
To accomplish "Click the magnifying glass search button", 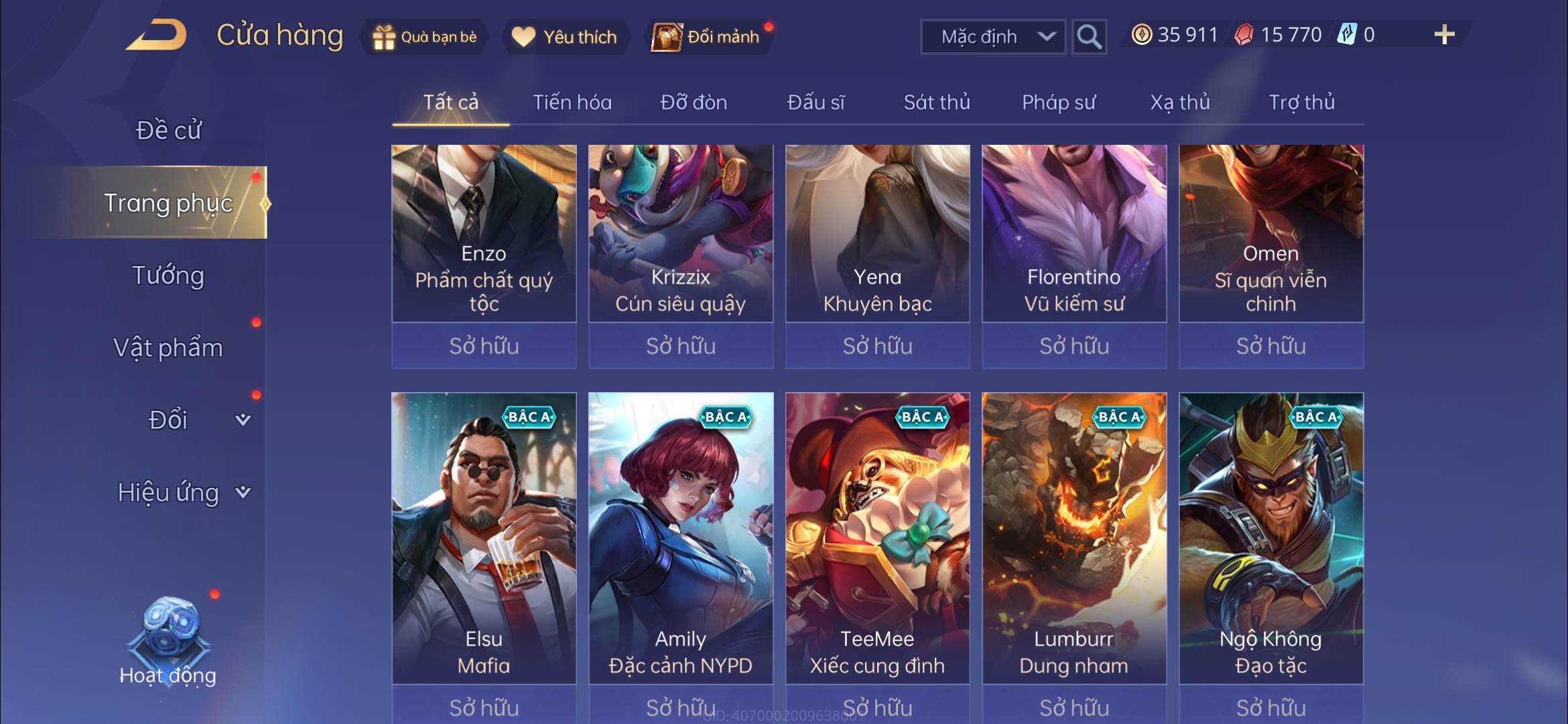I will tap(1088, 37).
